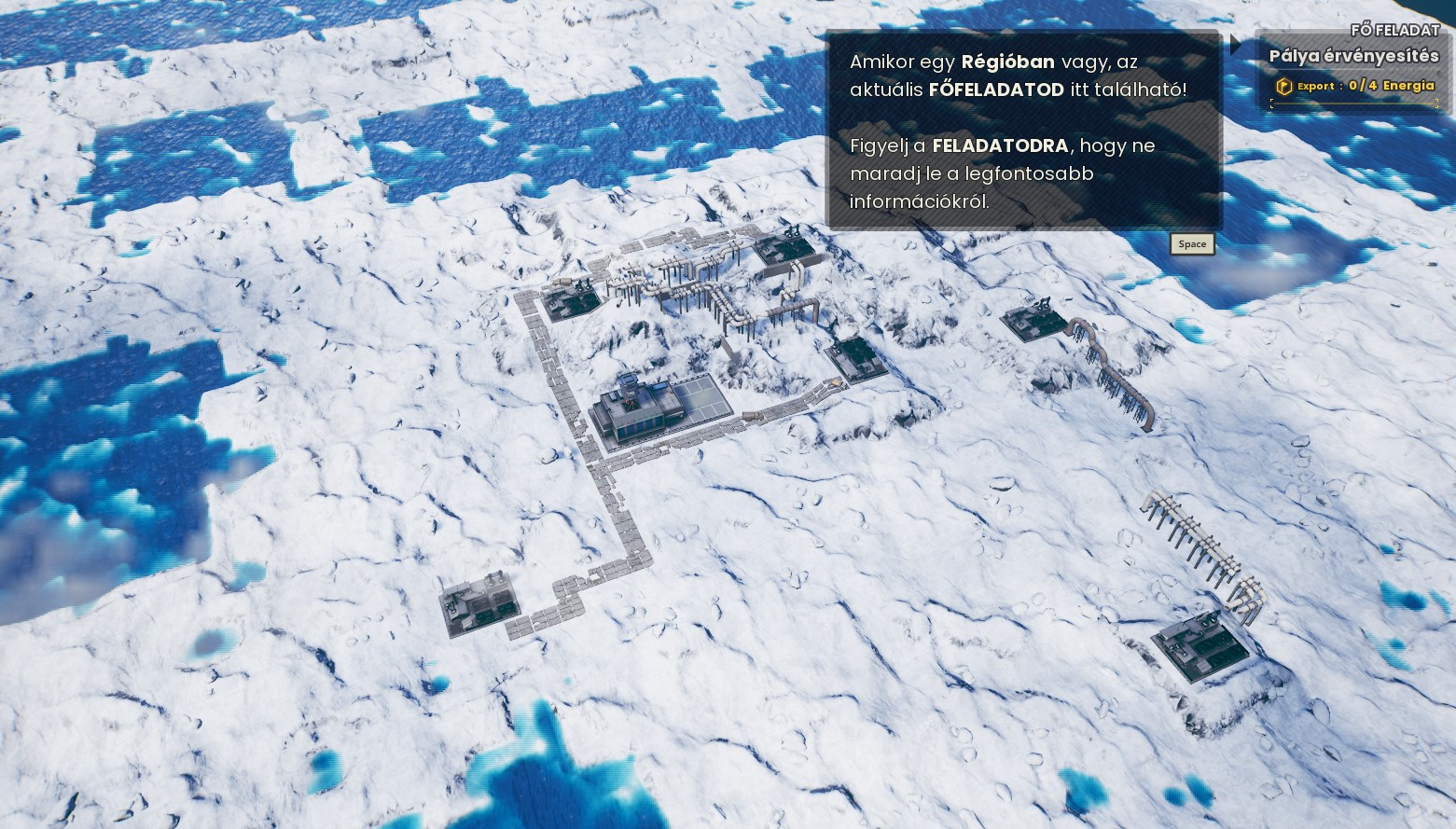Viewport: 1456px width, 829px height.
Task: Select the Pálya érvényesítés main objective tracker
Action: tap(1352, 56)
